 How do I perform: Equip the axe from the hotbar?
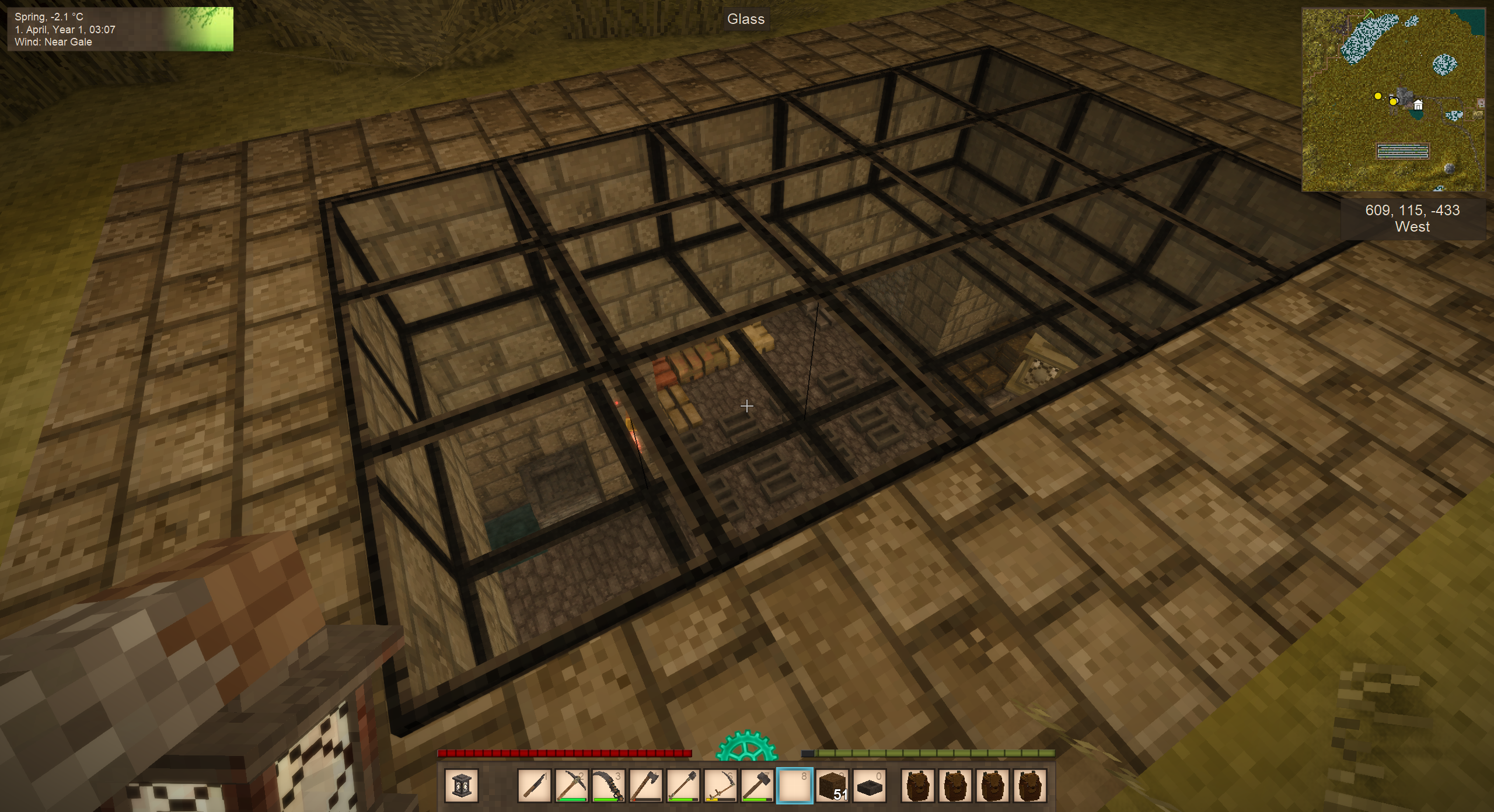(x=646, y=786)
